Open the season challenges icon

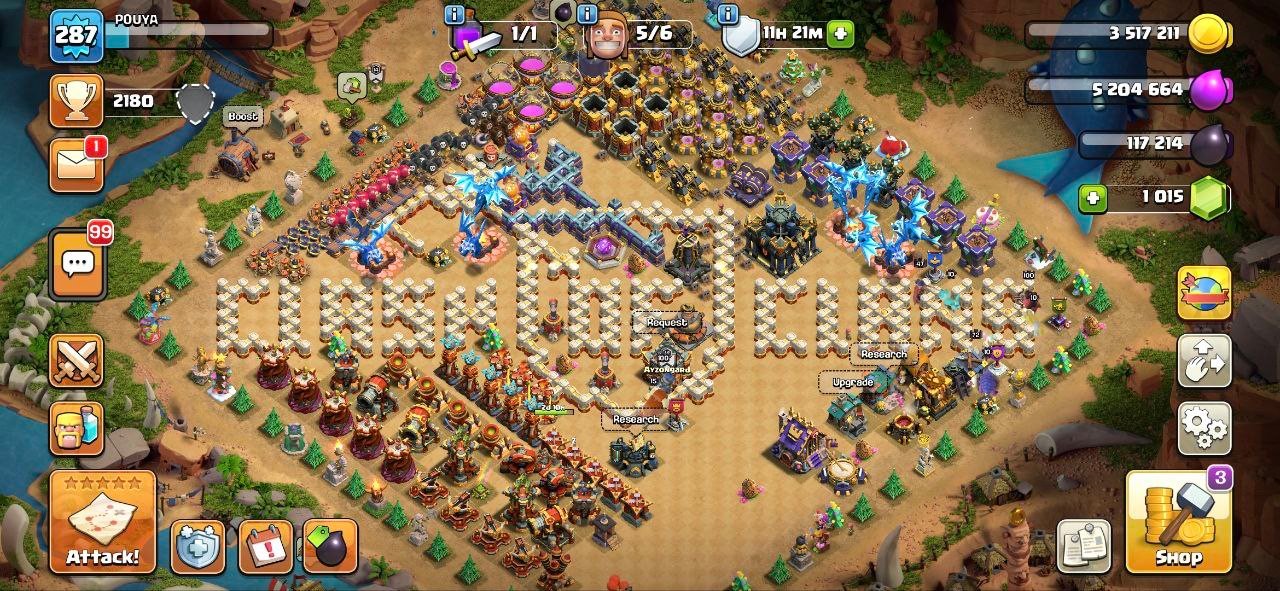[1204, 293]
